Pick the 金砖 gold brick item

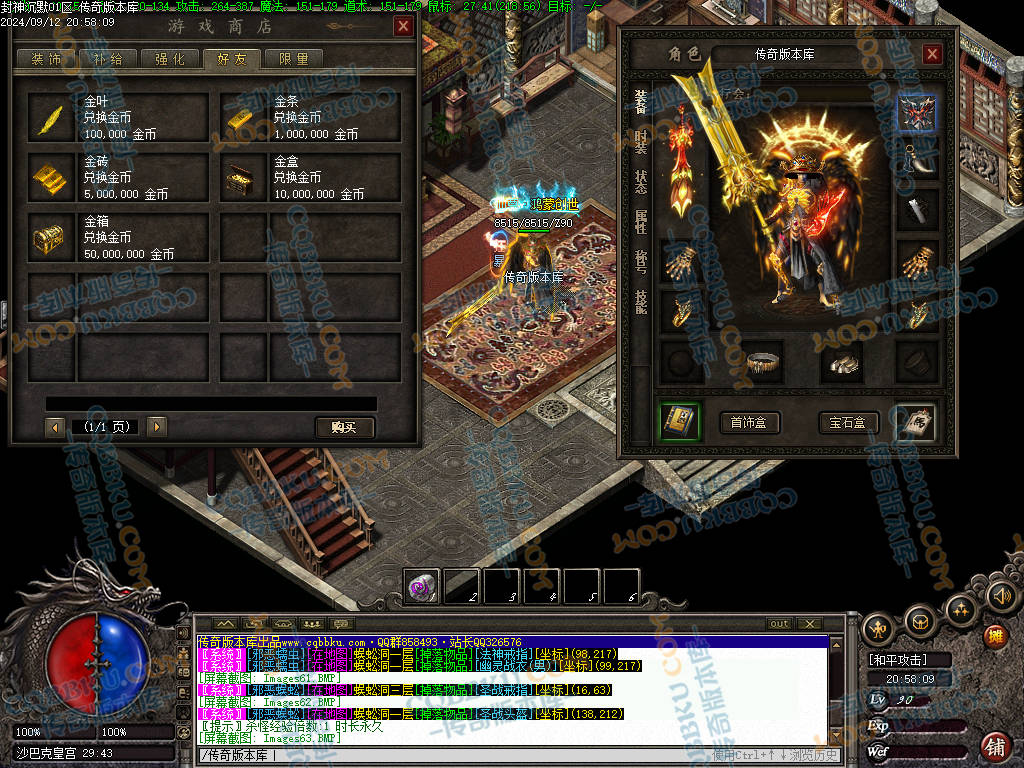click(118, 178)
